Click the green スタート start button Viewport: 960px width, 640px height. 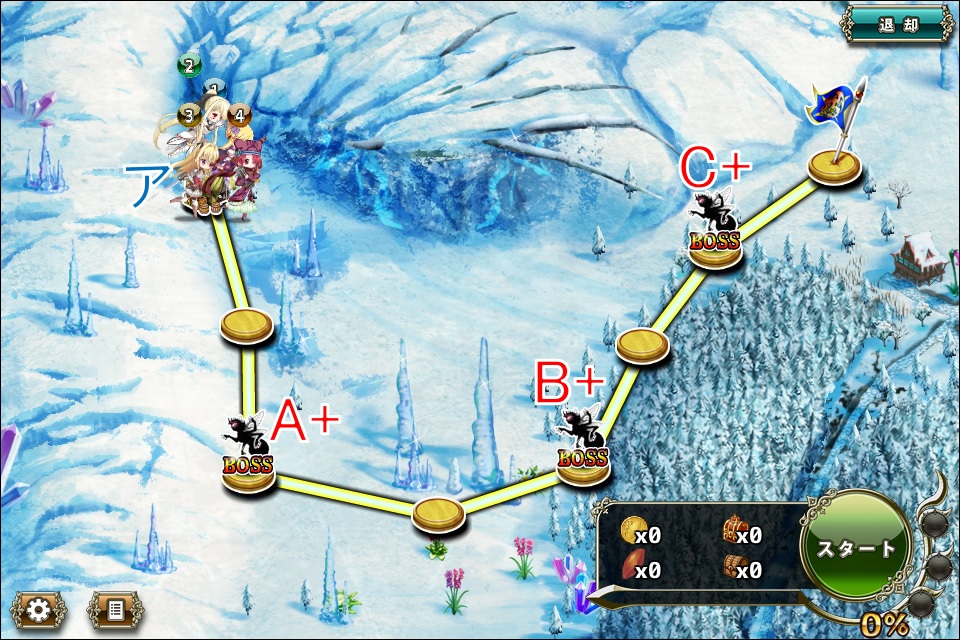click(856, 548)
